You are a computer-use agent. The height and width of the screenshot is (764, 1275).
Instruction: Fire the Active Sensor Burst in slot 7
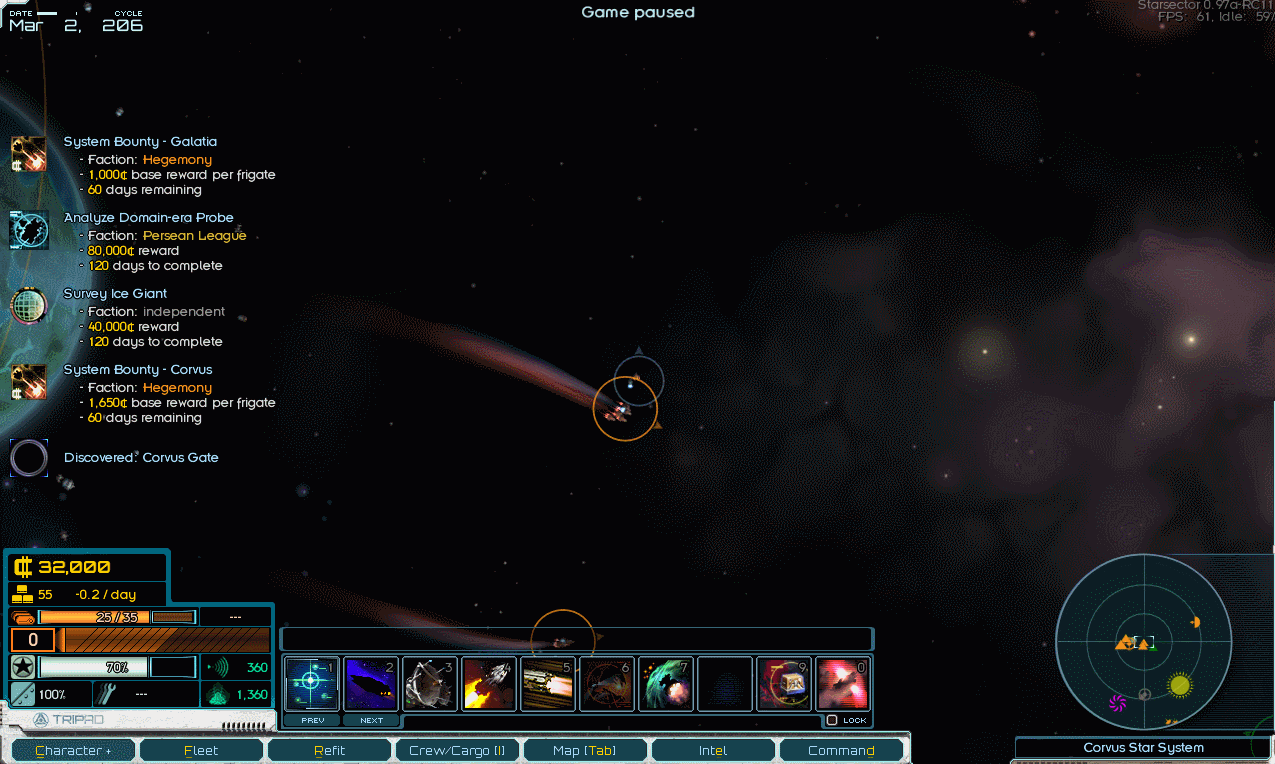666,684
